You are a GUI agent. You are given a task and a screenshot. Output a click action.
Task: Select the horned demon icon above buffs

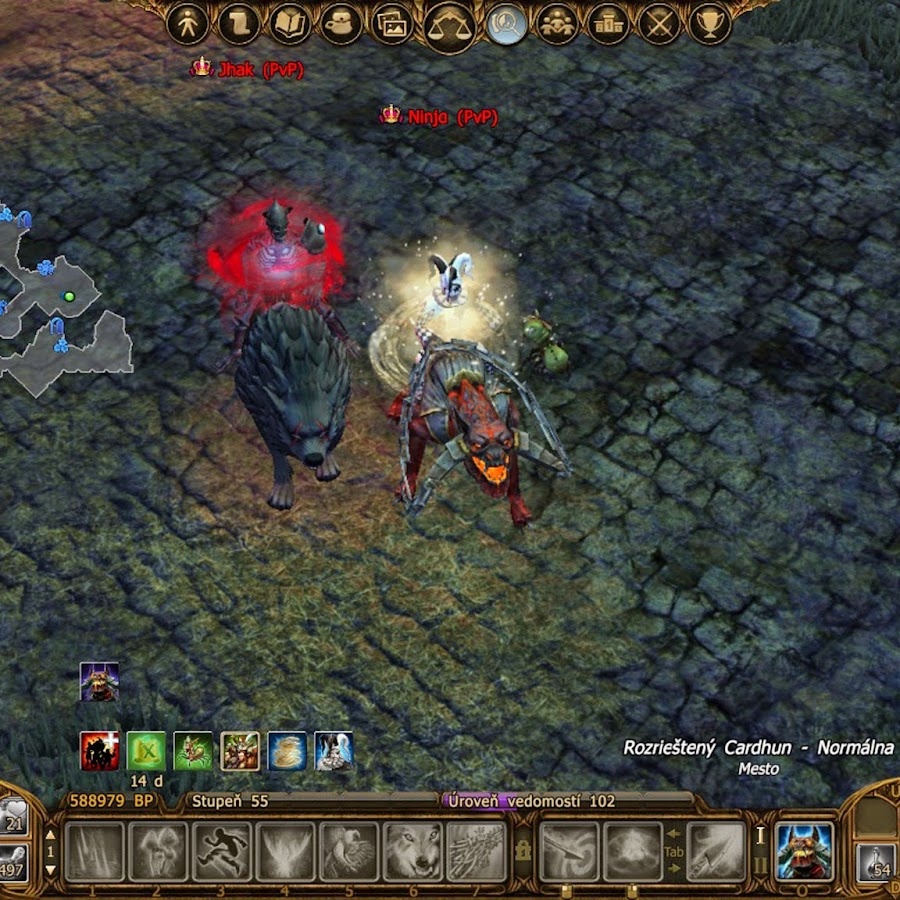pyautogui.click(x=100, y=681)
